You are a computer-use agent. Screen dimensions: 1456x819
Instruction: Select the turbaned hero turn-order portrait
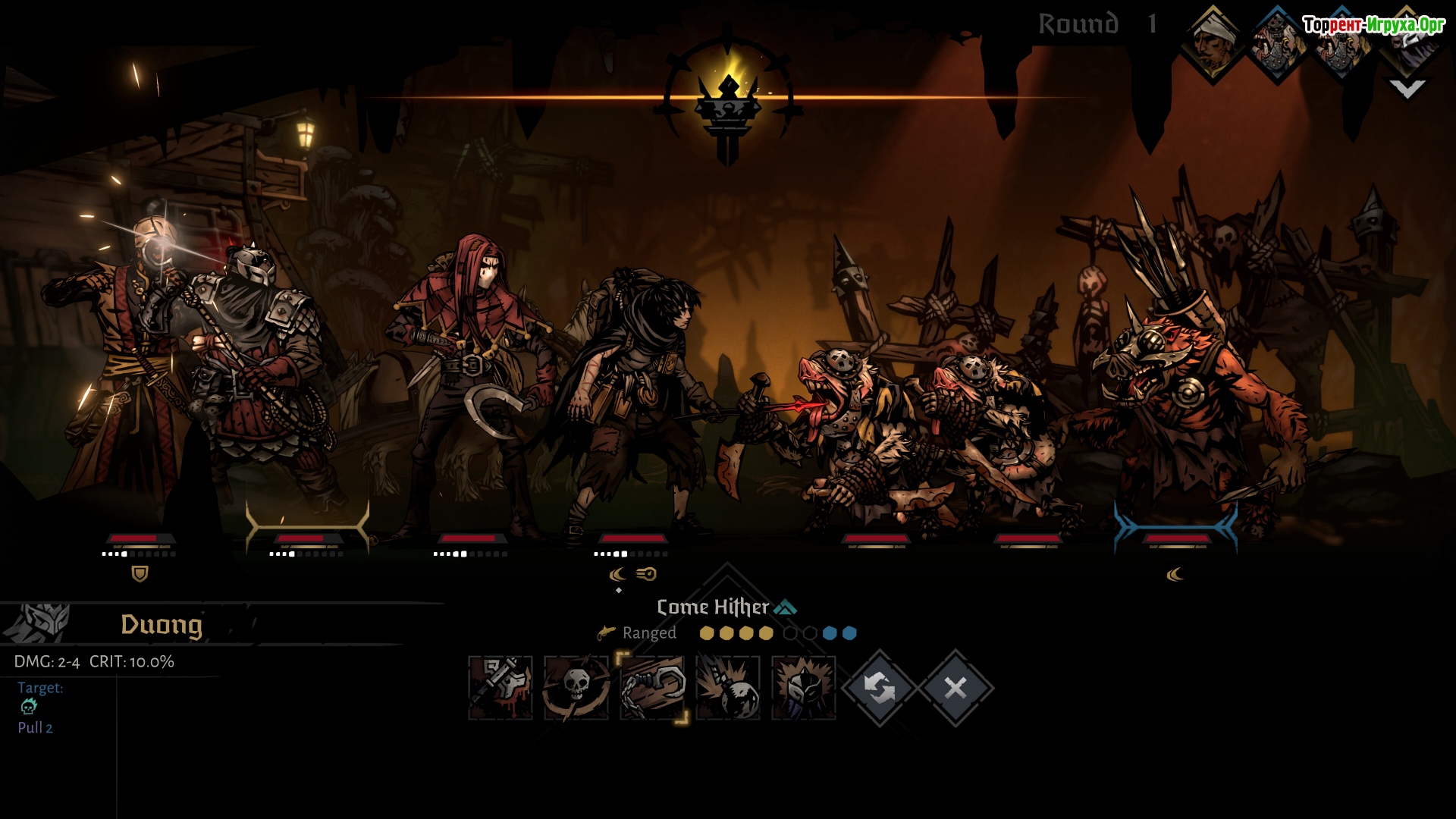(1213, 43)
